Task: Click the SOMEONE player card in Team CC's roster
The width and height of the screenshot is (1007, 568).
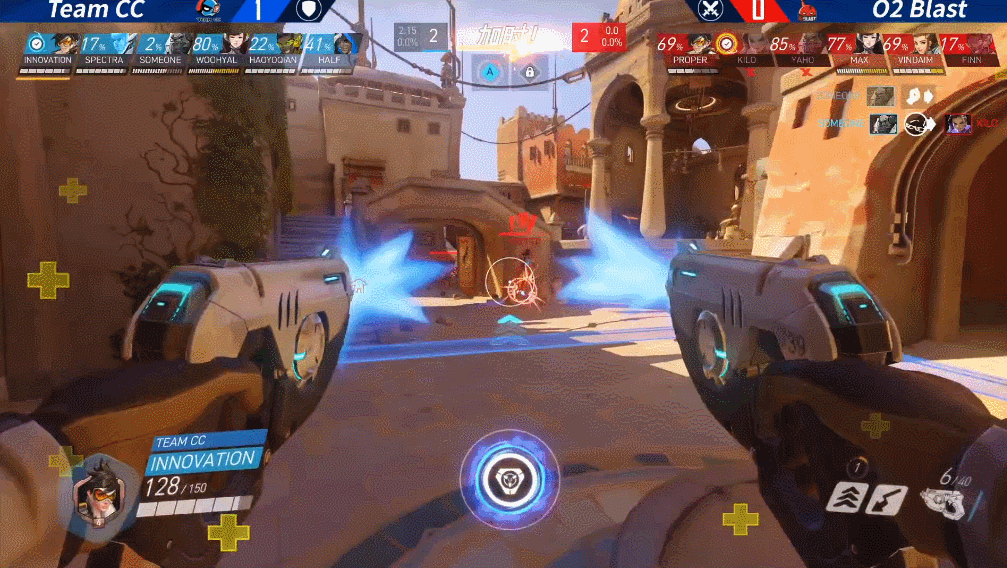Action: point(162,48)
